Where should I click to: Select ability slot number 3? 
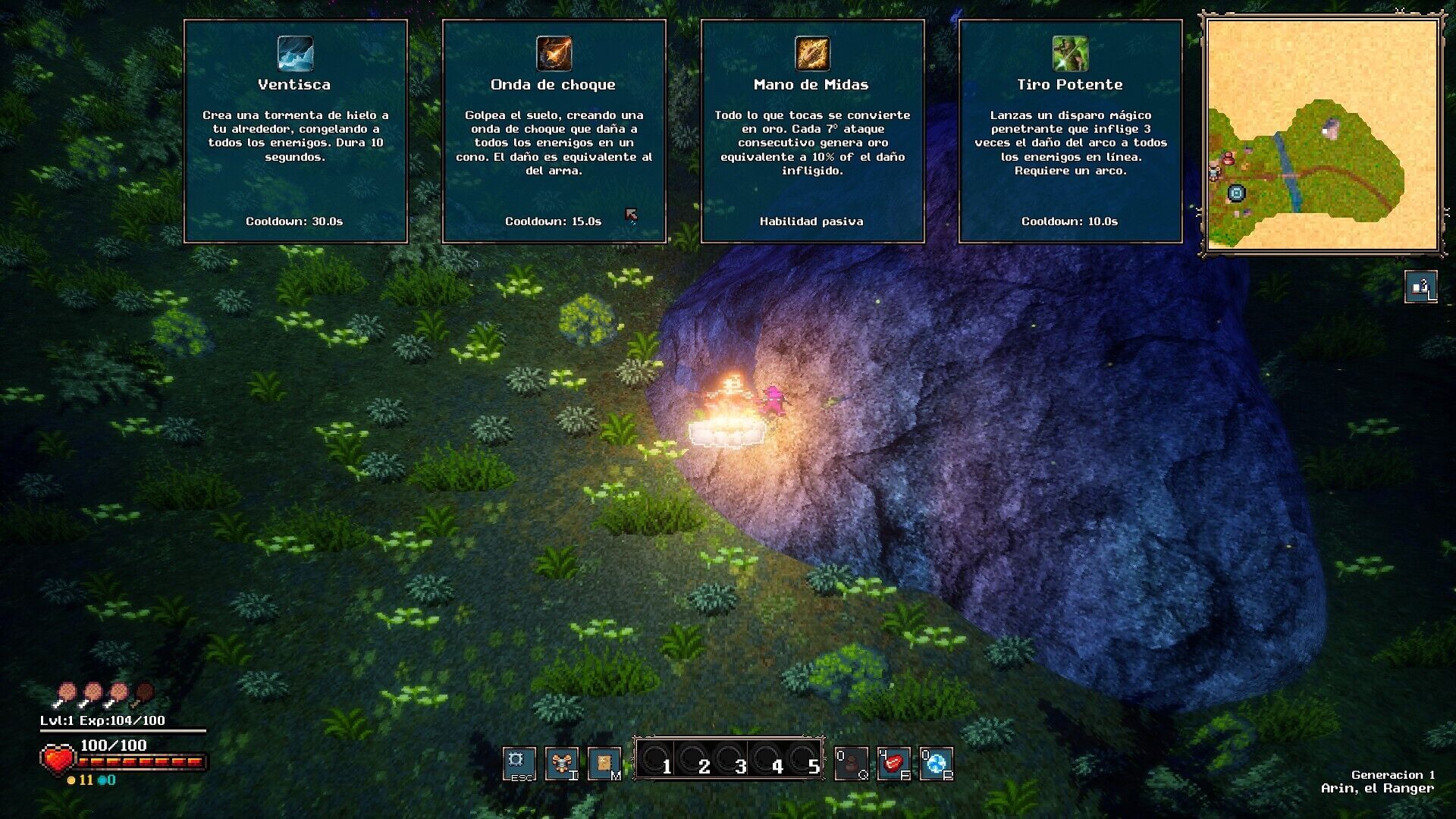(730, 758)
